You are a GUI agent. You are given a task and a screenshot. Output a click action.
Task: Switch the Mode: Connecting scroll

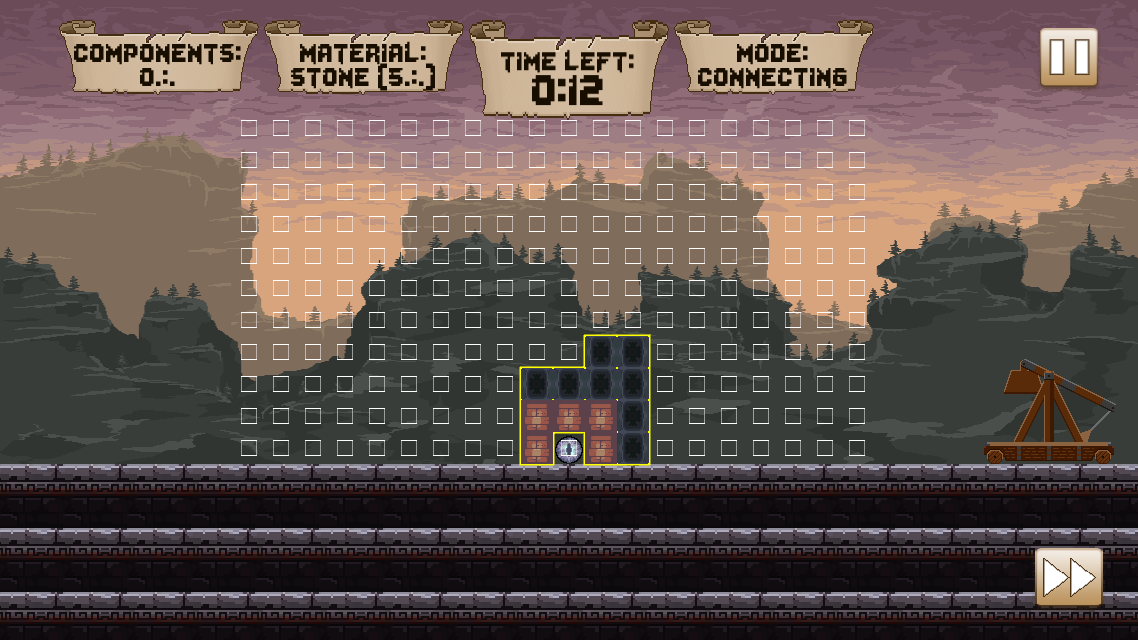pos(772,64)
